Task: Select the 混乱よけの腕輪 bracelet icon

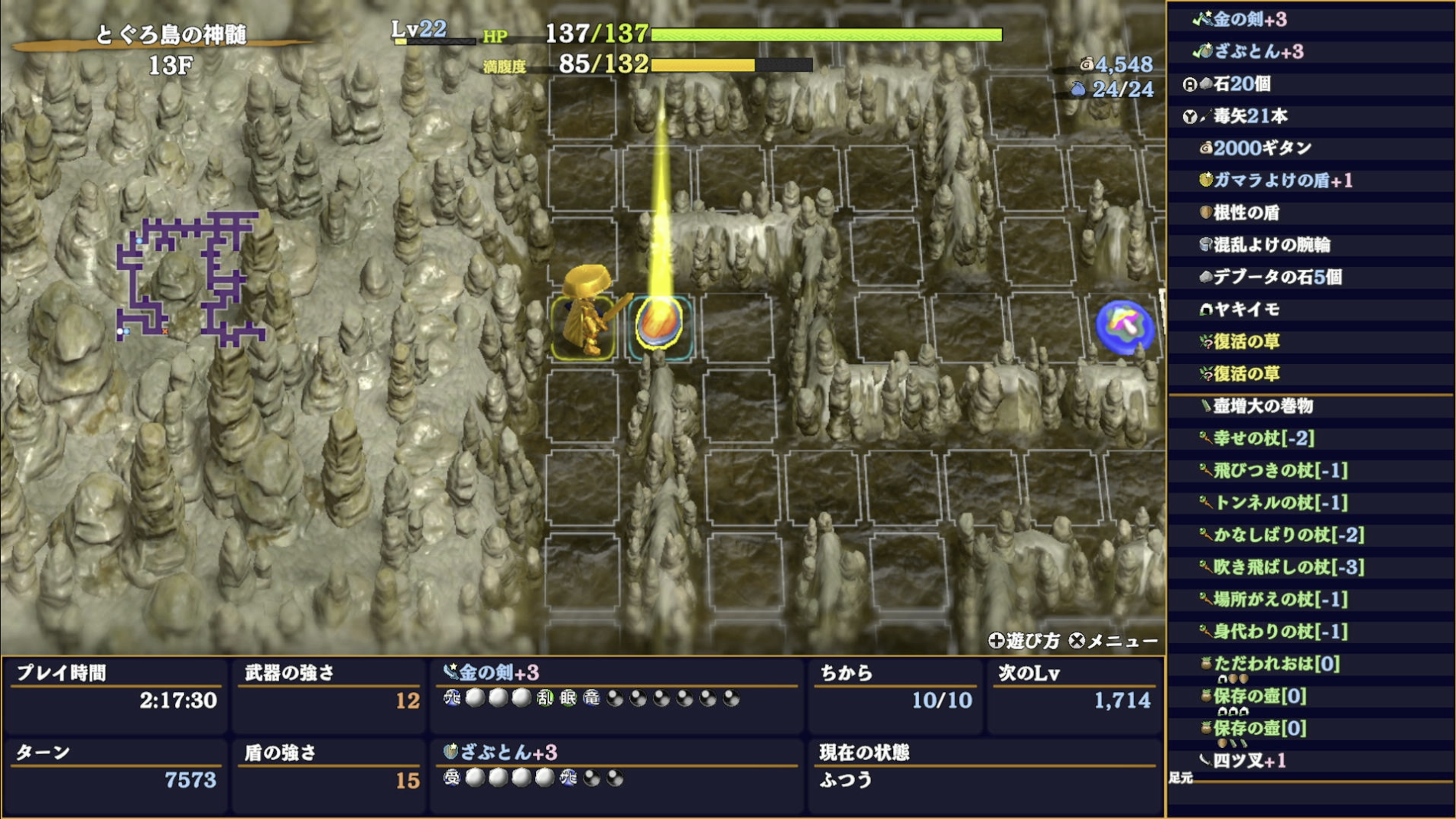Action: tap(1207, 245)
